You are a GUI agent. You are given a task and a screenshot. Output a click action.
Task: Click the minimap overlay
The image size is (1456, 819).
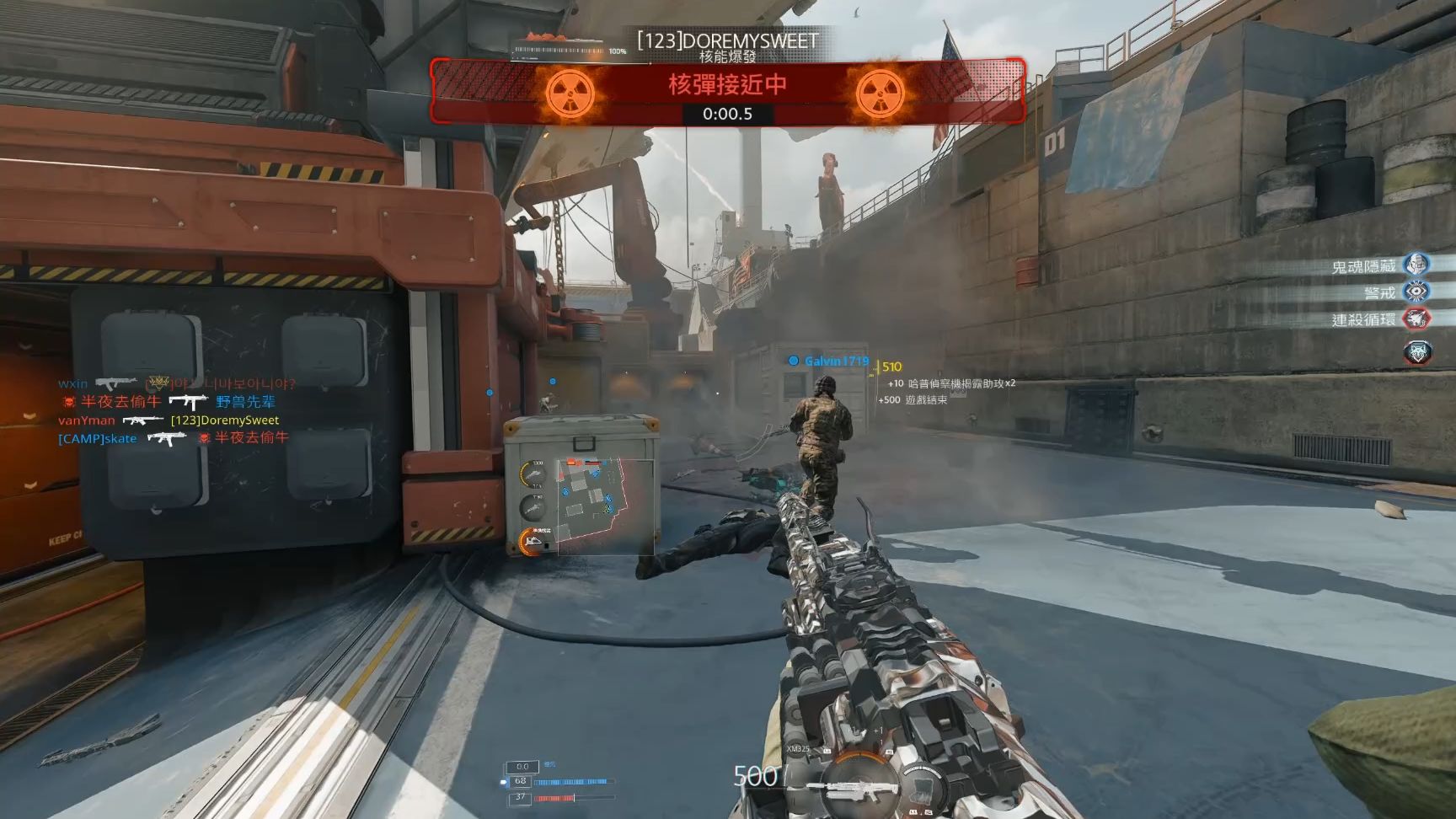pos(605,504)
